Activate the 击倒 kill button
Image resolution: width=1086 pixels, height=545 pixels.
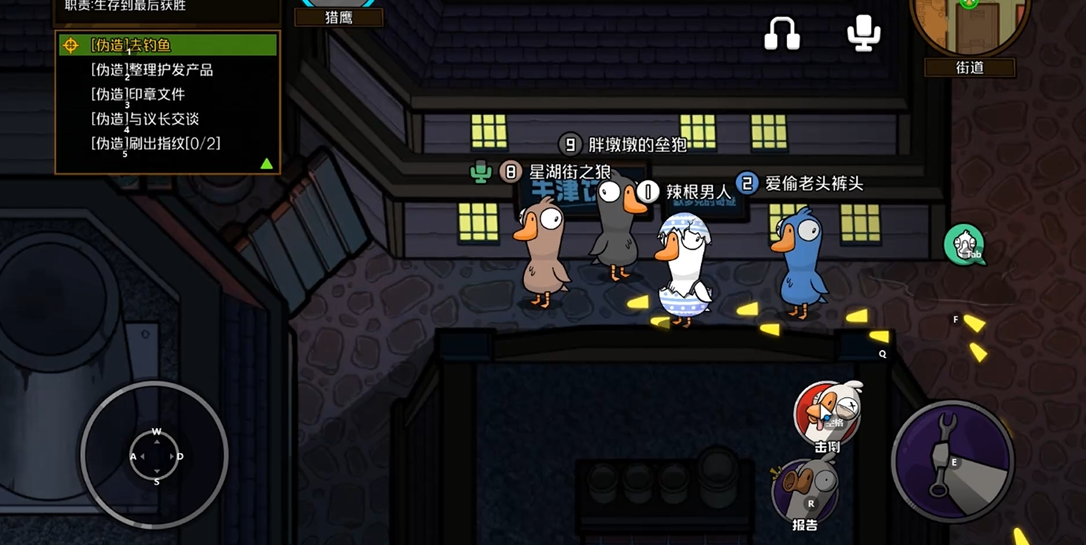(827, 414)
